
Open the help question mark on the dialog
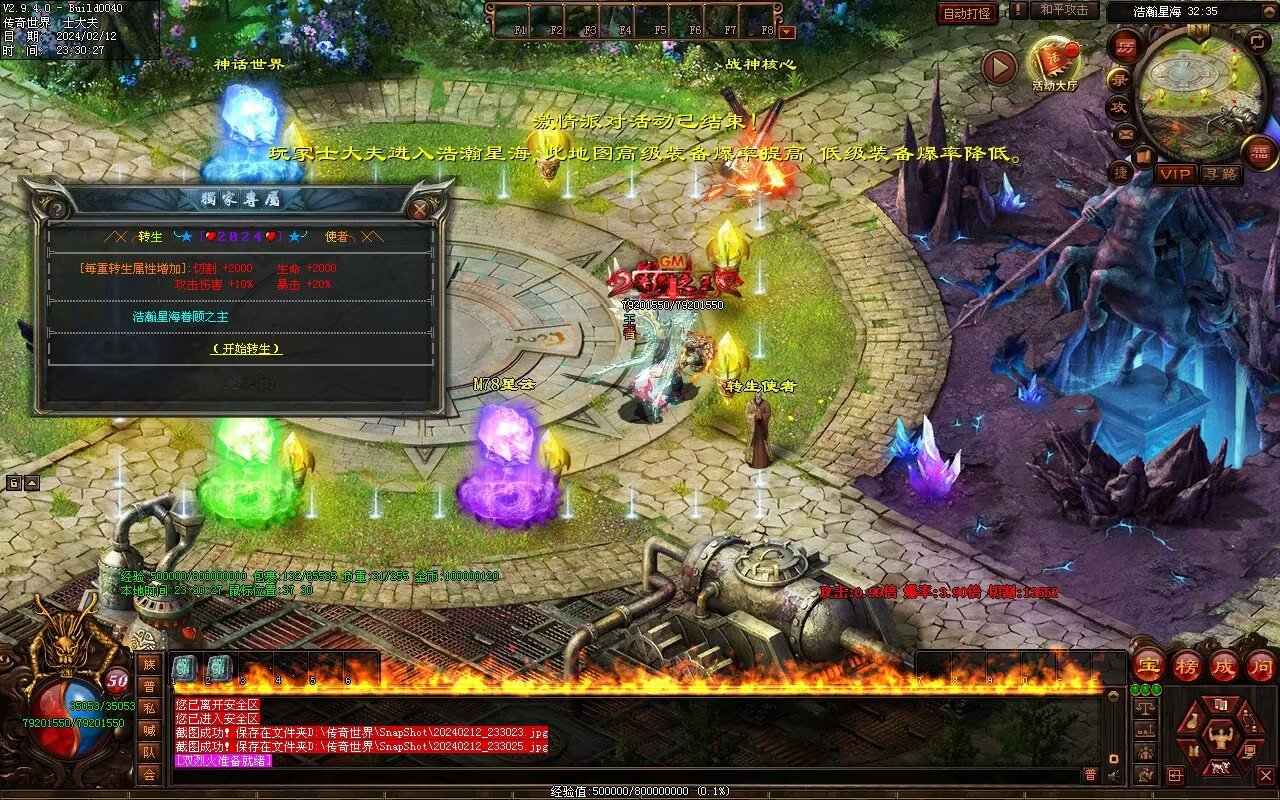(59, 209)
